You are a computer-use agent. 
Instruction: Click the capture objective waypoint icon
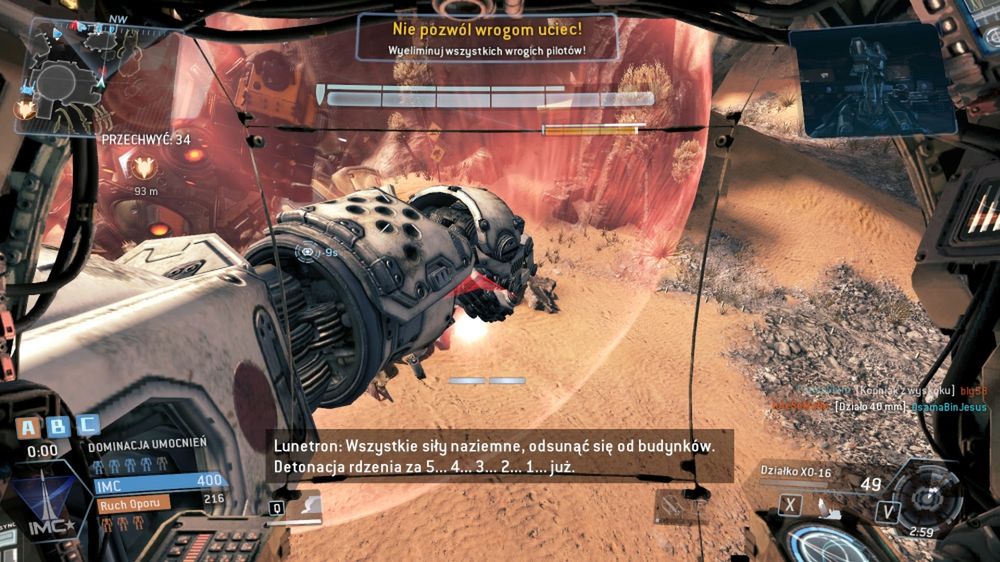146,168
